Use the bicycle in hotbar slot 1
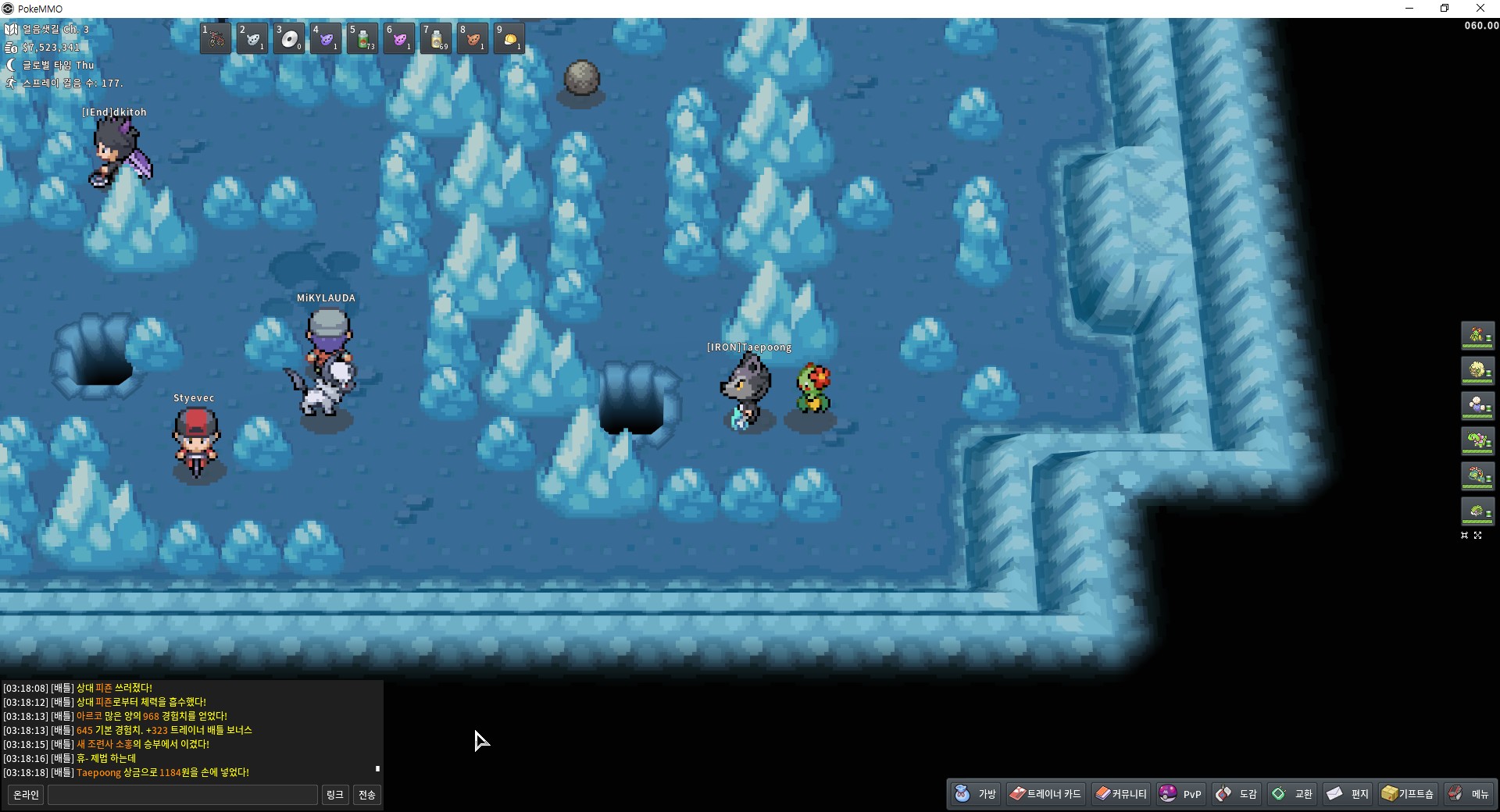 [216, 38]
